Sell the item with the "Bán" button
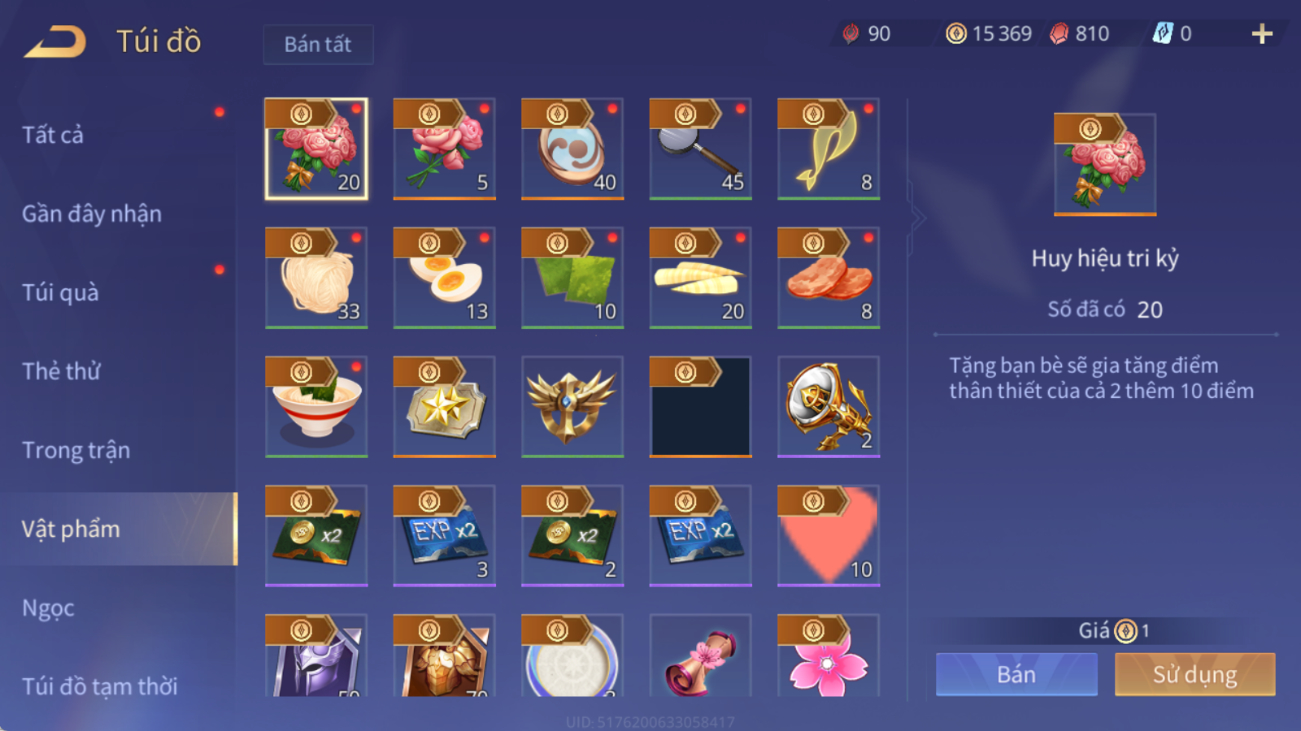This screenshot has width=1301, height=731. pos(1016,675)
